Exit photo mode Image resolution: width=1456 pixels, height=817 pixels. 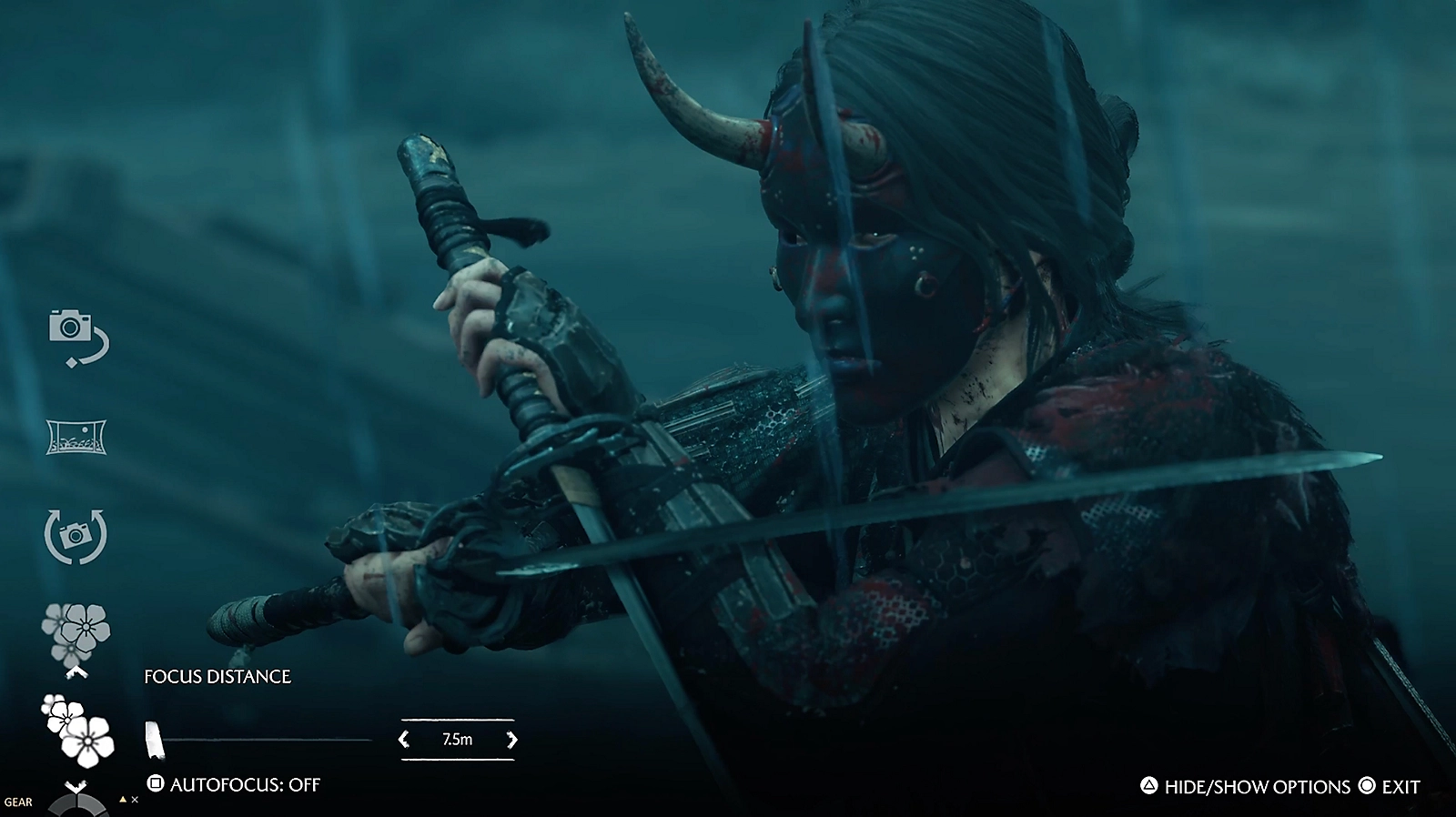coord(1389,787)
